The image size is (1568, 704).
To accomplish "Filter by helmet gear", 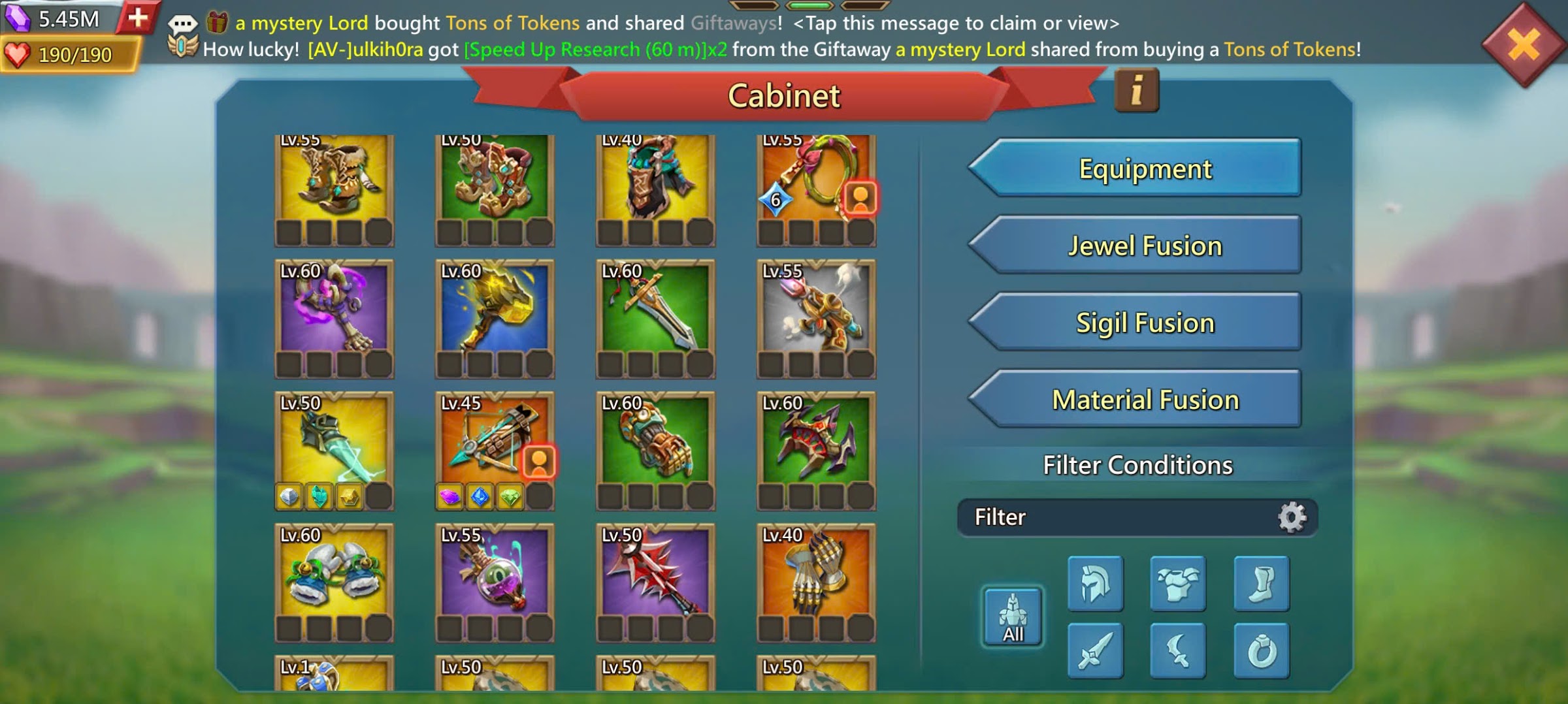I will (x=1096, y=583).
